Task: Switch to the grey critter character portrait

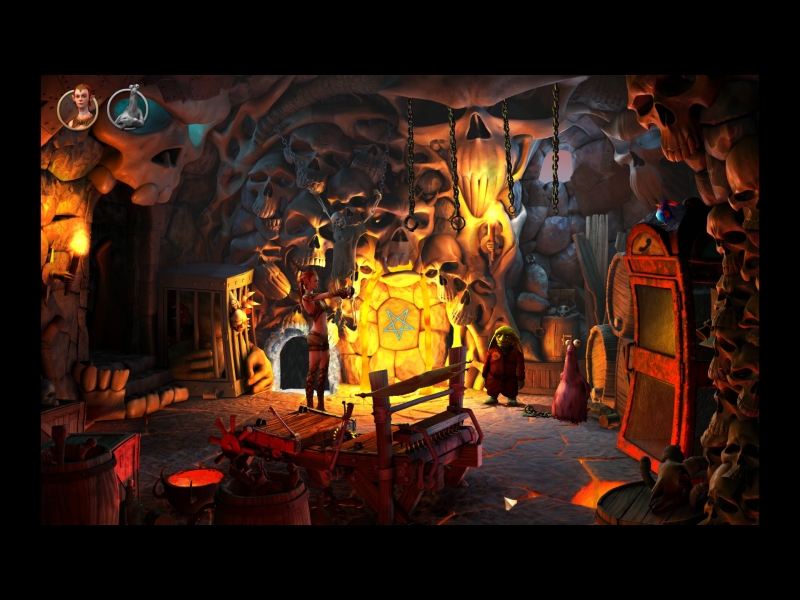Action: coord(127,108)
